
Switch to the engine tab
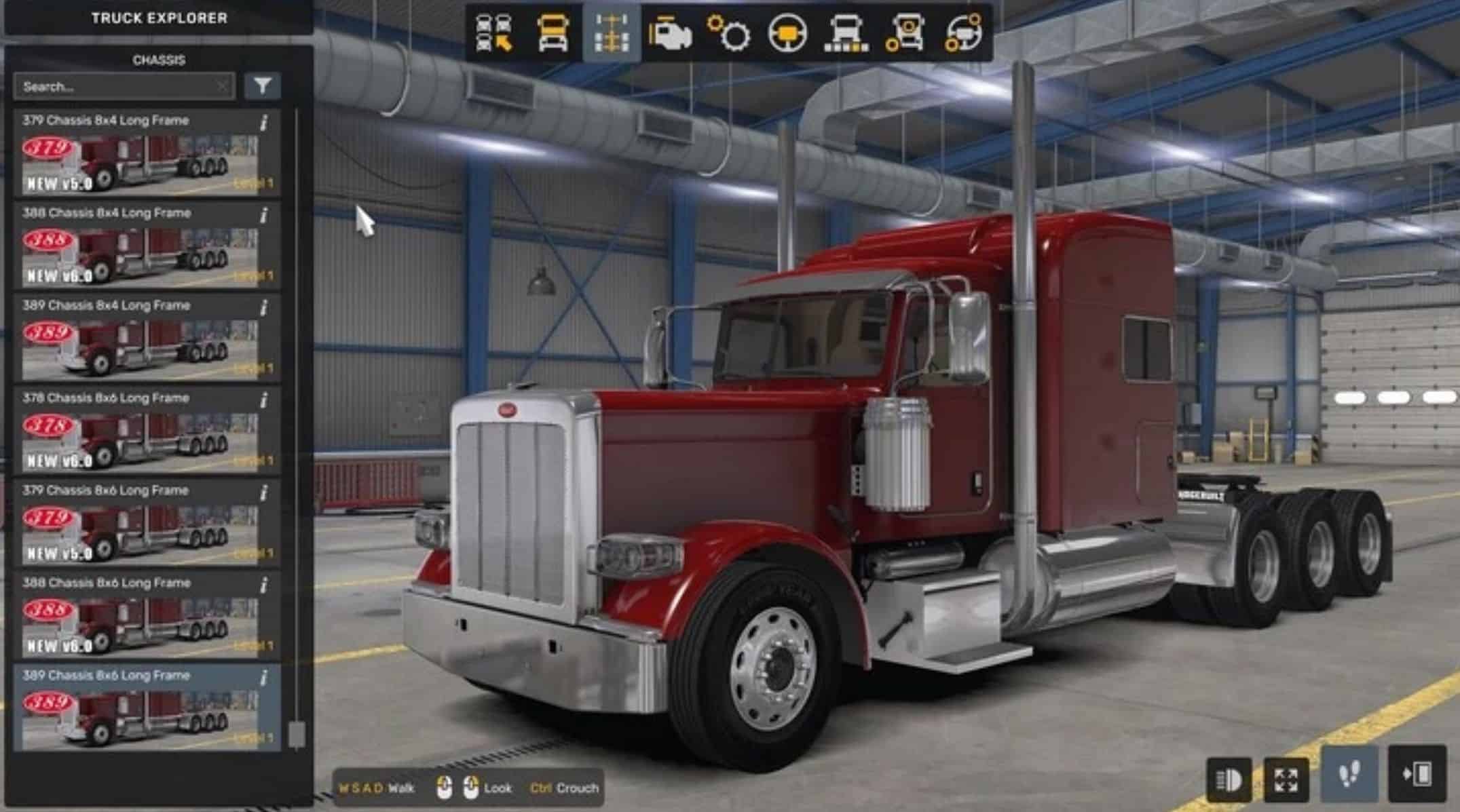coord(670,33)
